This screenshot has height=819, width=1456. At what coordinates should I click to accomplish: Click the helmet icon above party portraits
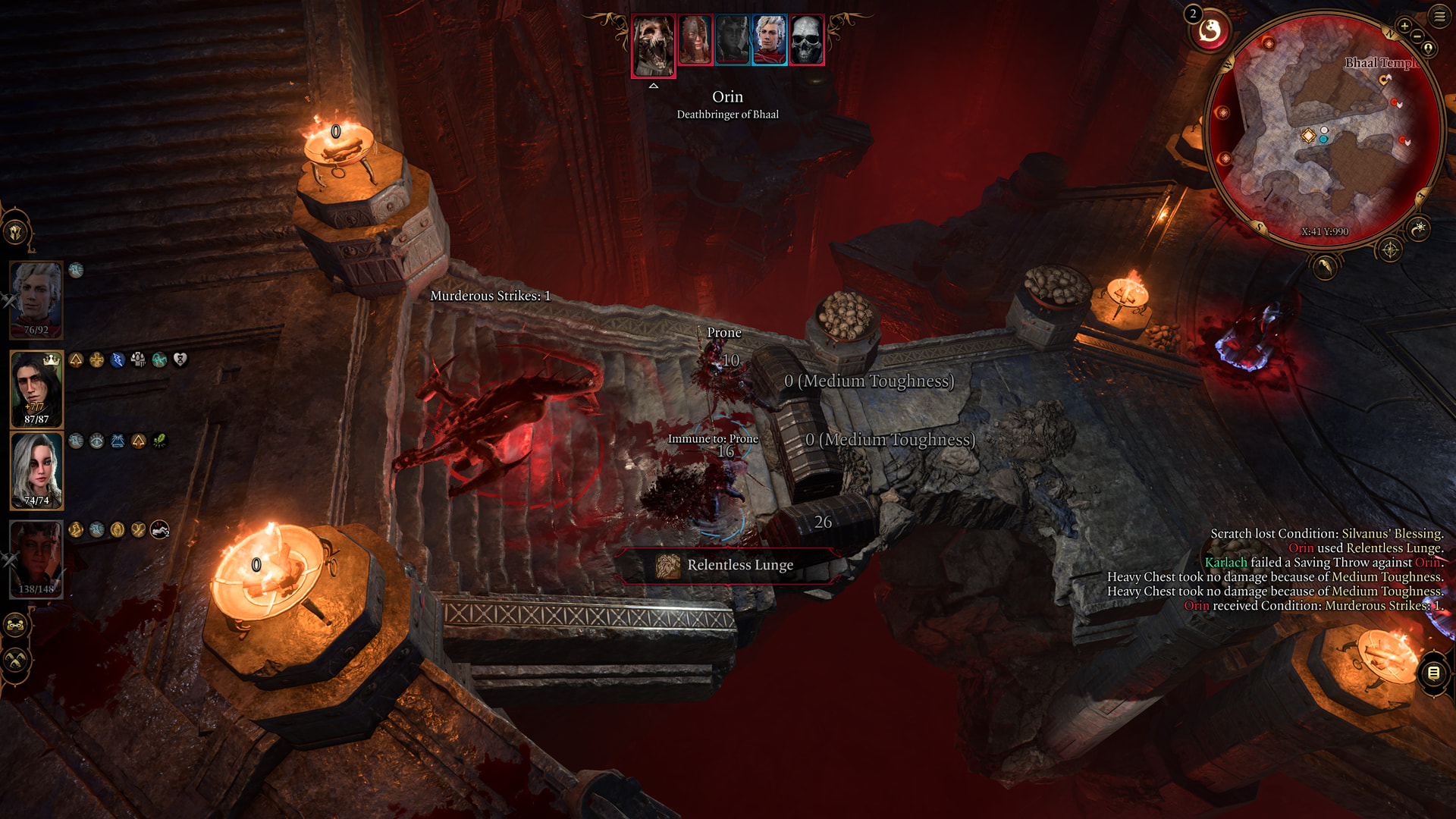click(x=16, y=231)
